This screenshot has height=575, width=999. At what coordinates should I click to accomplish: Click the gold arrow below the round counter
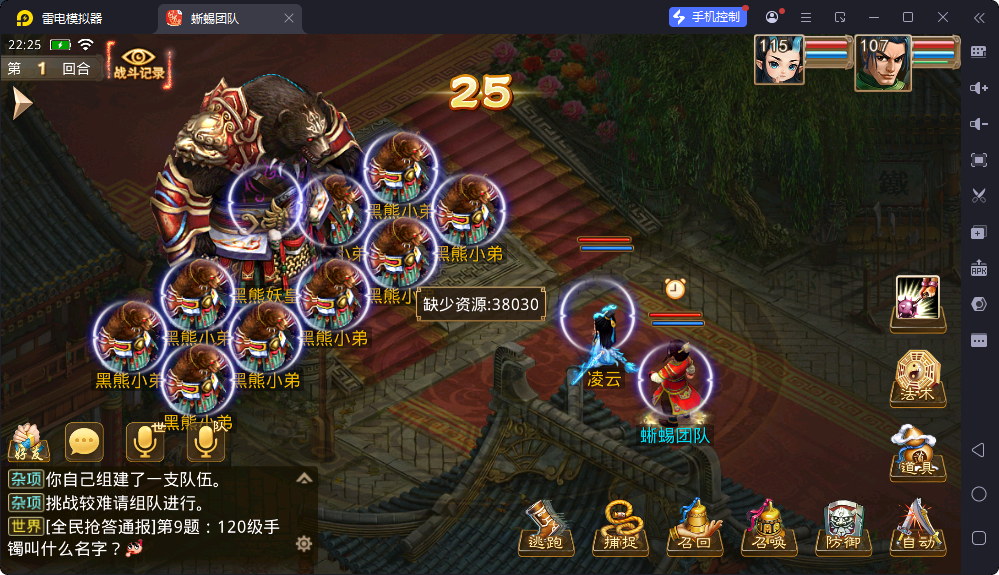point(21,102)
